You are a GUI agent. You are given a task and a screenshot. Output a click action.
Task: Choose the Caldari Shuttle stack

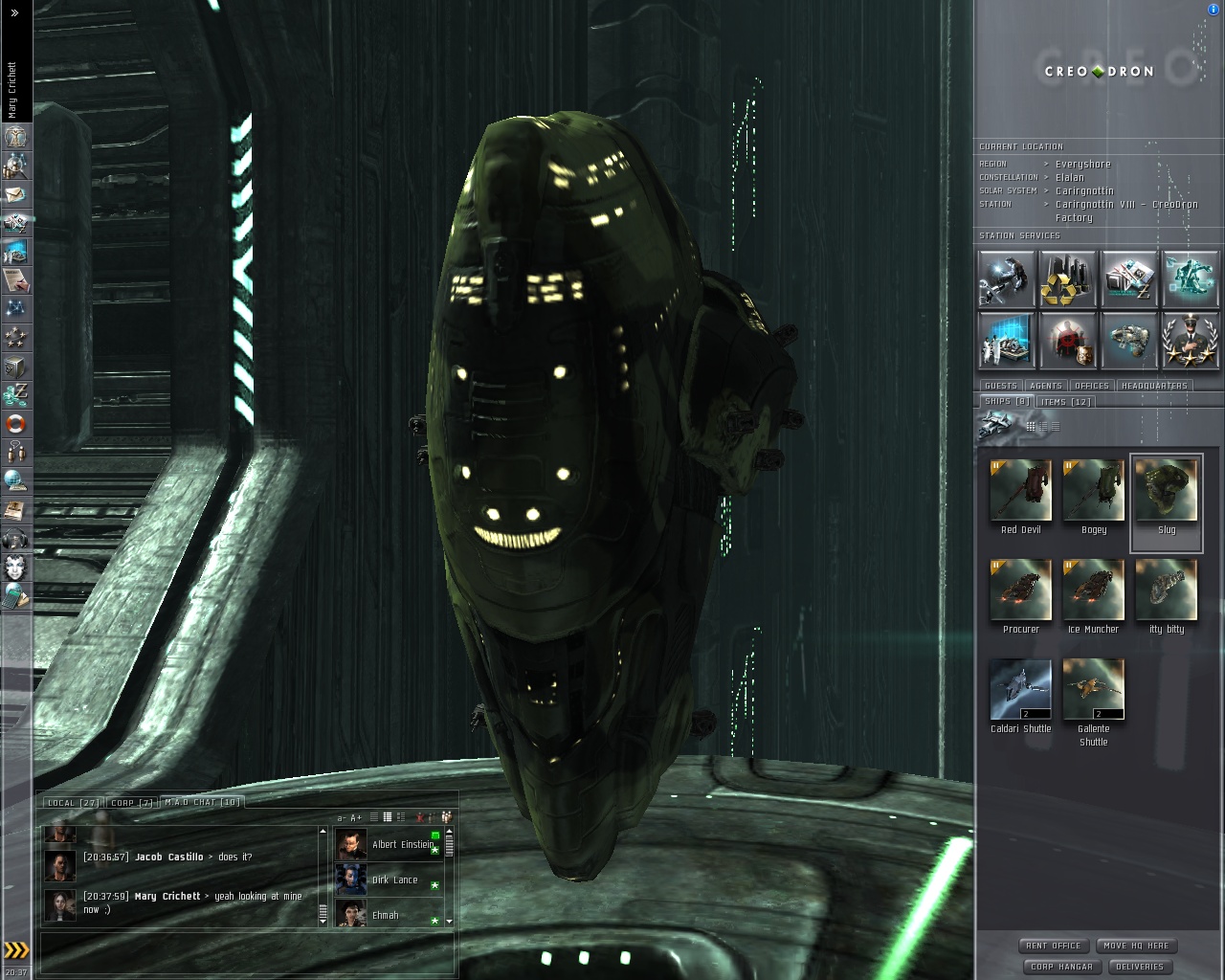point(1020,690)
